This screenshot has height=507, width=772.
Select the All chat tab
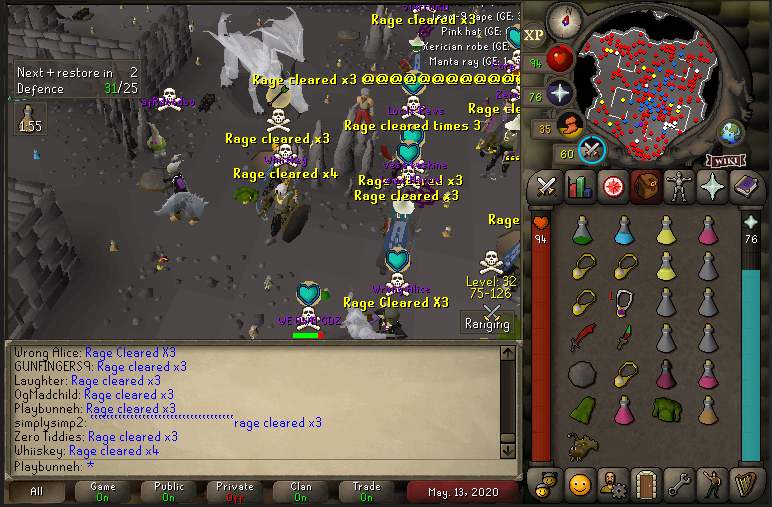tap(36, 492)
